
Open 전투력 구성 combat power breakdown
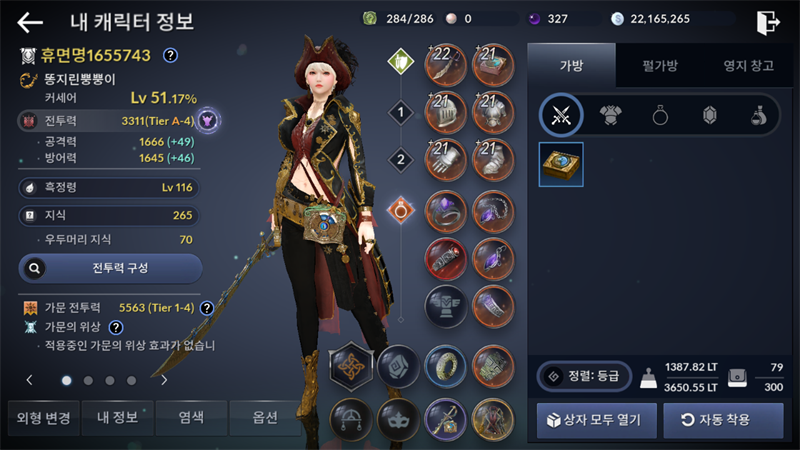(x=111, y=268)
